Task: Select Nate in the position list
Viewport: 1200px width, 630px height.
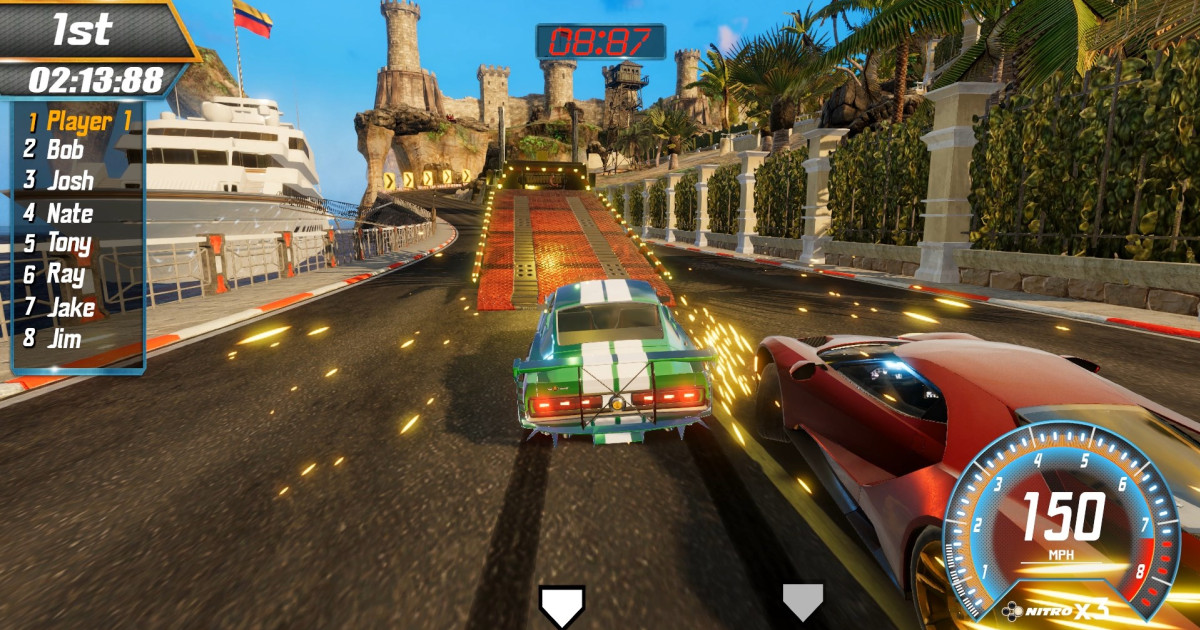Action: (70, 213)
